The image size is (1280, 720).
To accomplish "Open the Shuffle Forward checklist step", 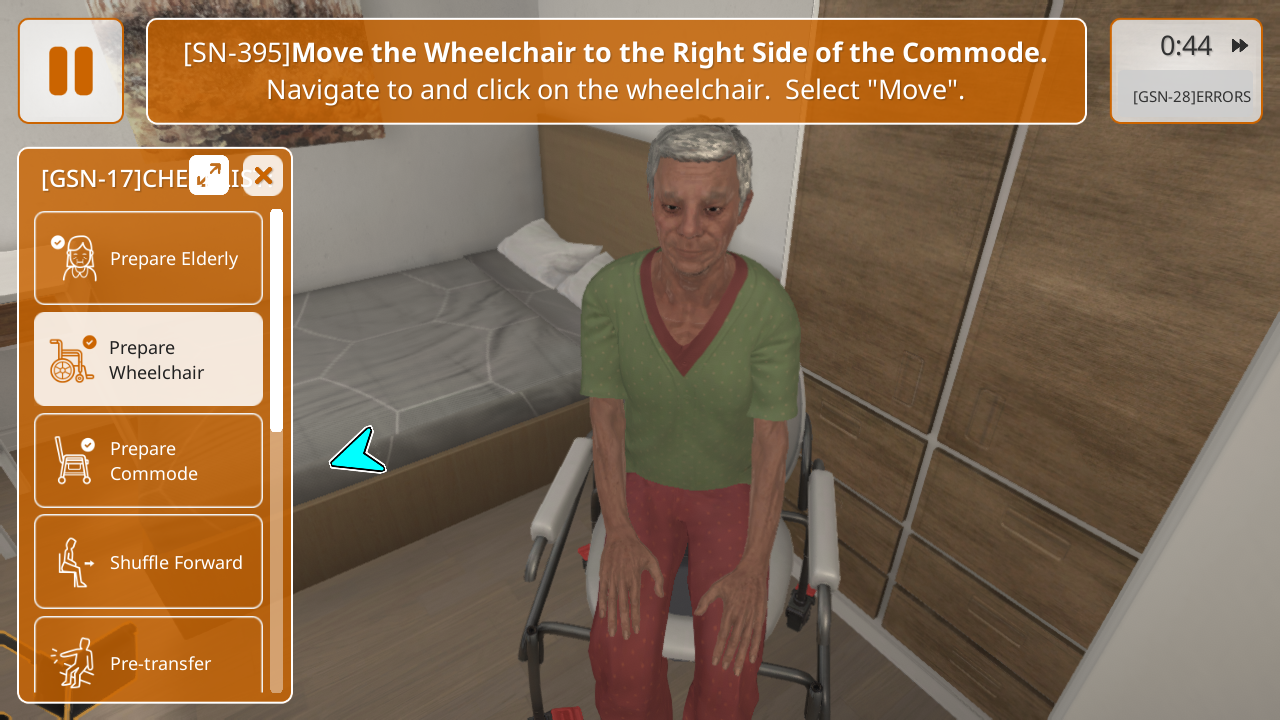I will pos(149,562).
